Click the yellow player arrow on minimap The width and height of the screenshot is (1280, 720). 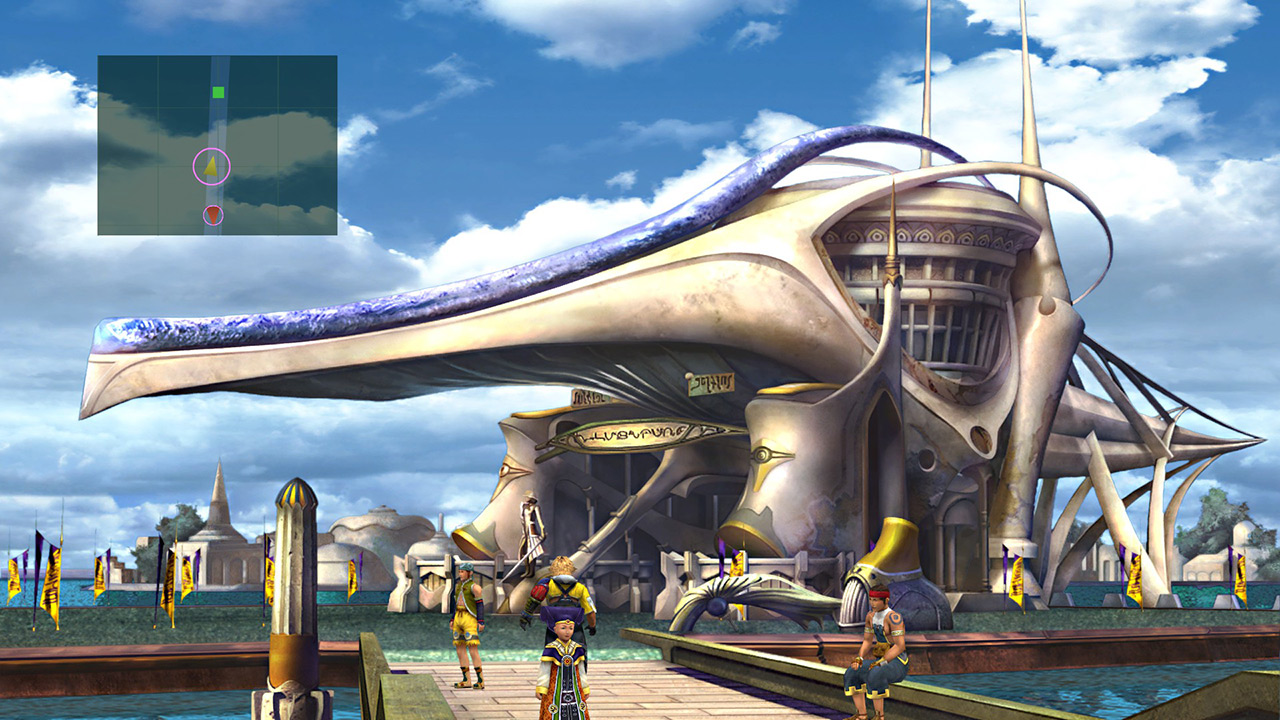(x=211, y=167)
